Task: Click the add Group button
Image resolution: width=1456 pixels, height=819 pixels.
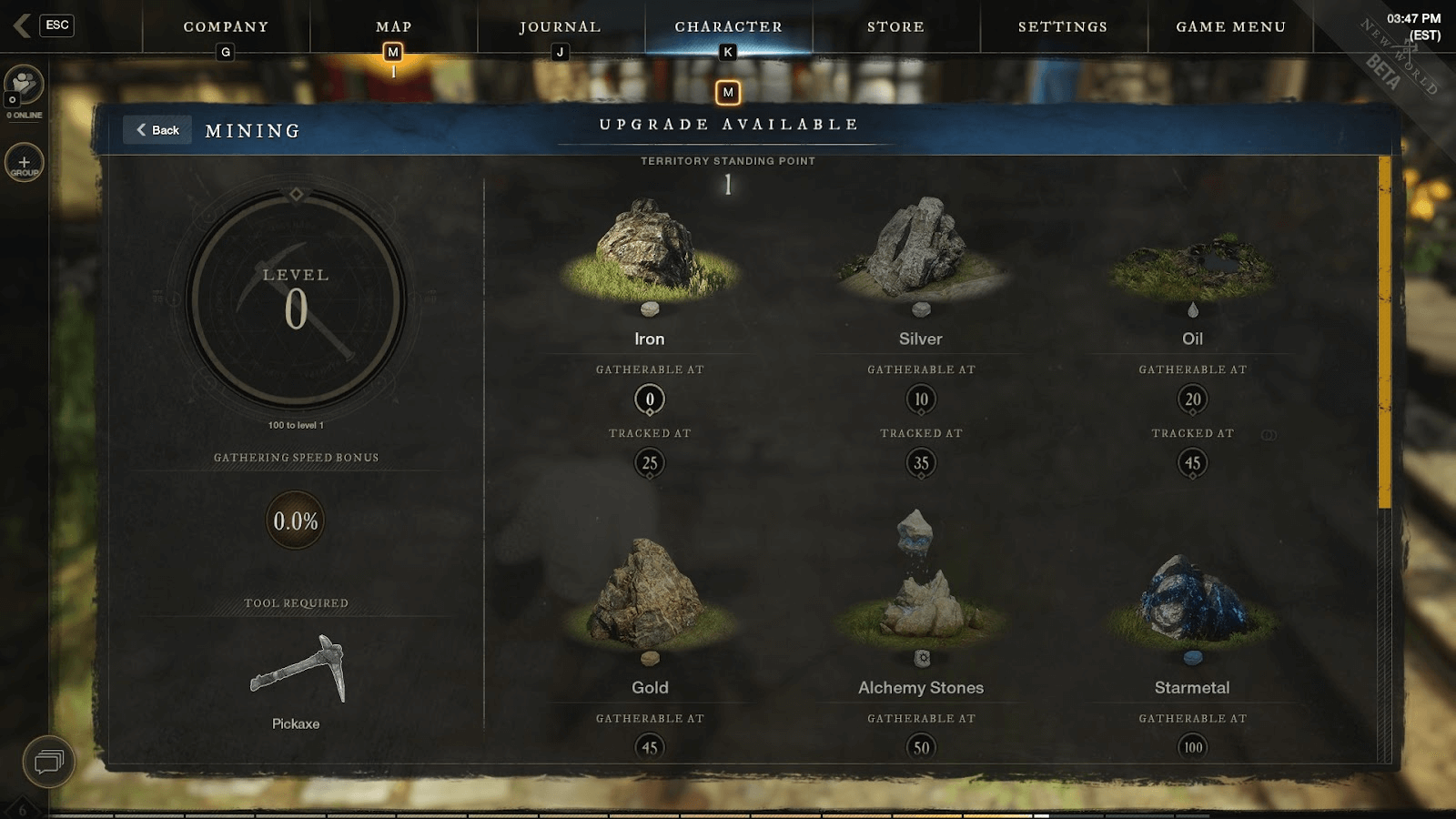Action: point(25,164)
